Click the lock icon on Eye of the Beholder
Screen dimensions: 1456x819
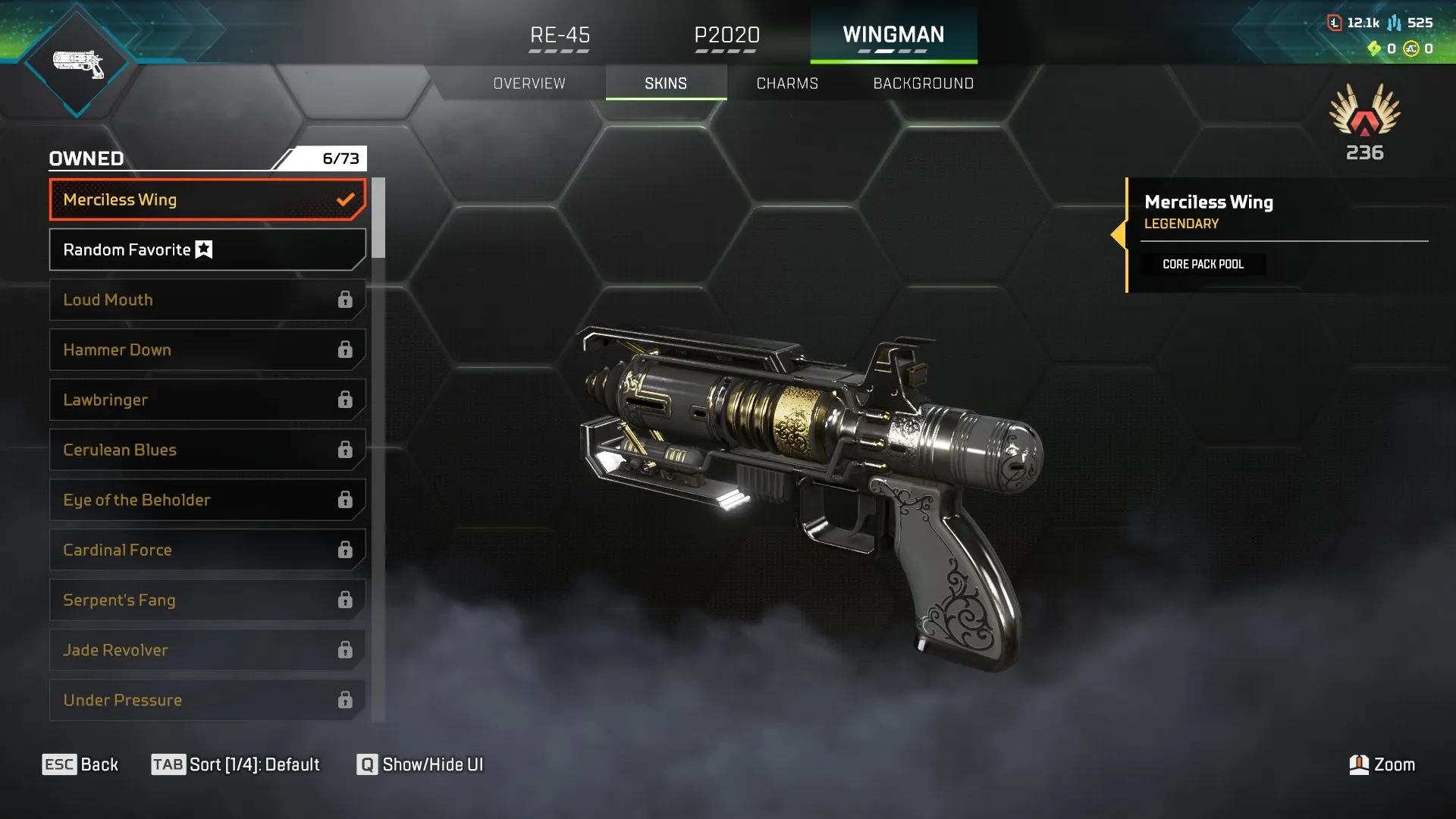click(346, 500)
